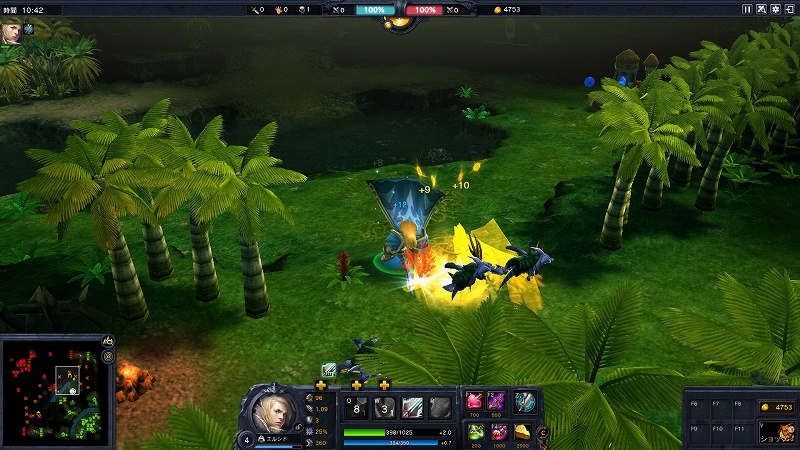Use the glowing slash ability icon
800x450 pixels.
pyautogui.click(x=412, y=407)
